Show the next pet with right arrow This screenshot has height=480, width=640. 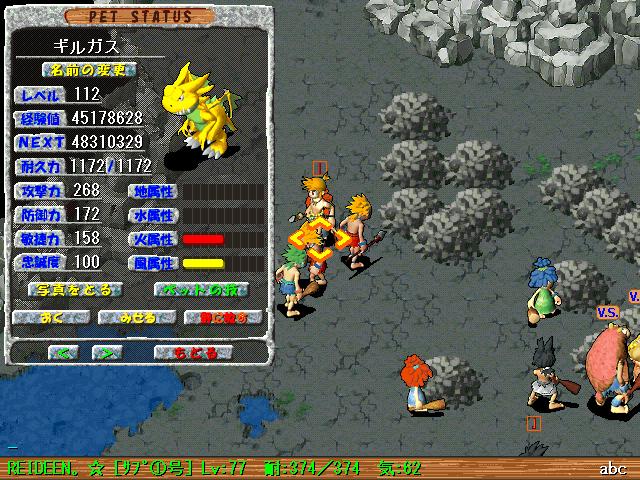click(x=108, y=353)
